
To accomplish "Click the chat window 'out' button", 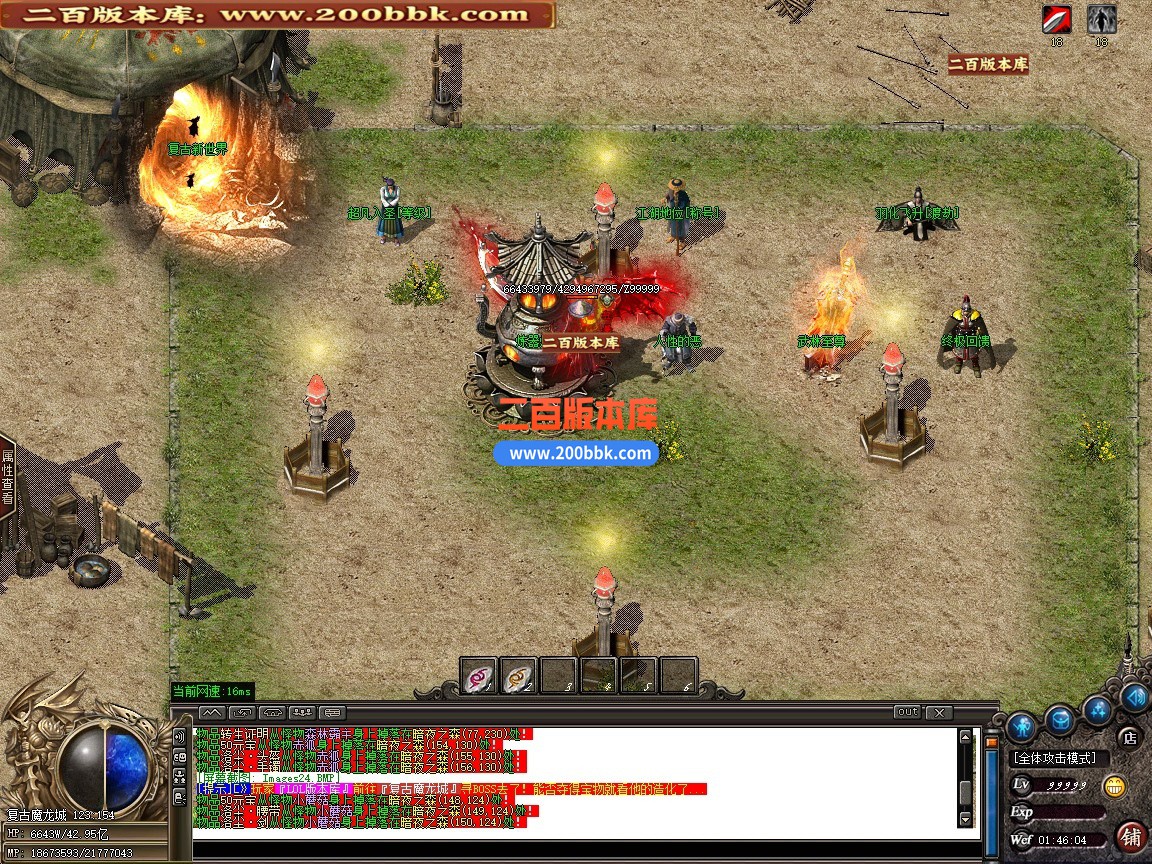I will (x=907, y=713).
